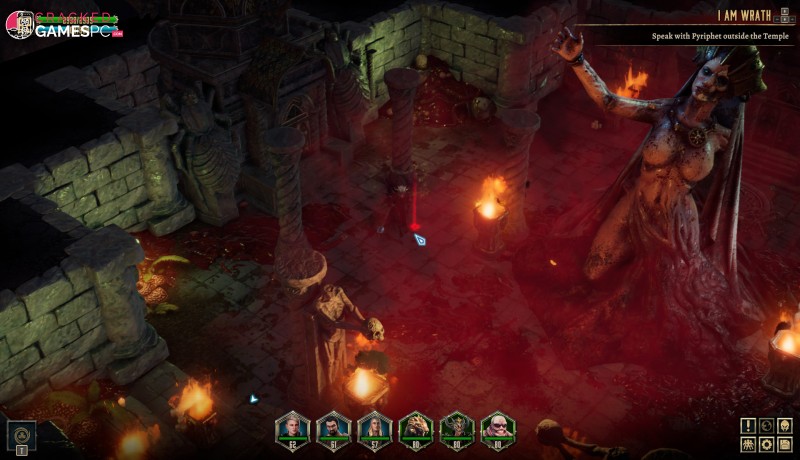Screen dimensions: 800x460
Task: Activate the circular emblem button at bottom-left
Action: pyautogui.click(x=22, y=433)
